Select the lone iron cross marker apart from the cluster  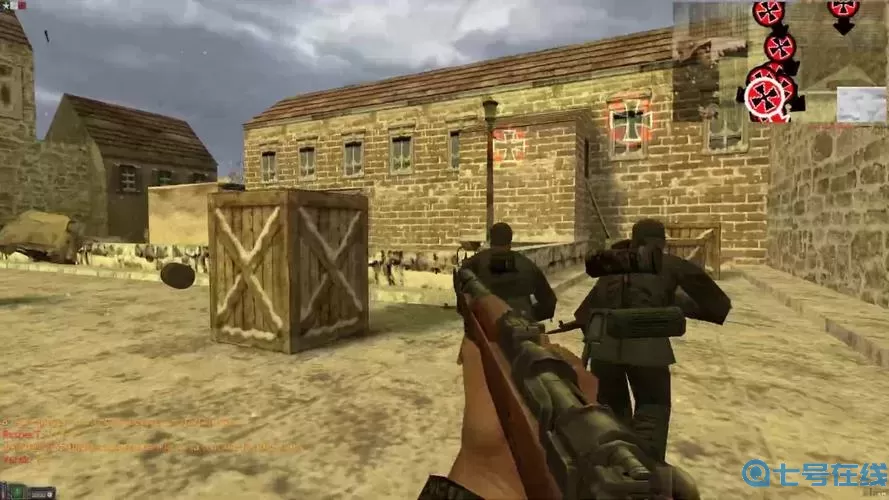click(x=843, y=9)
